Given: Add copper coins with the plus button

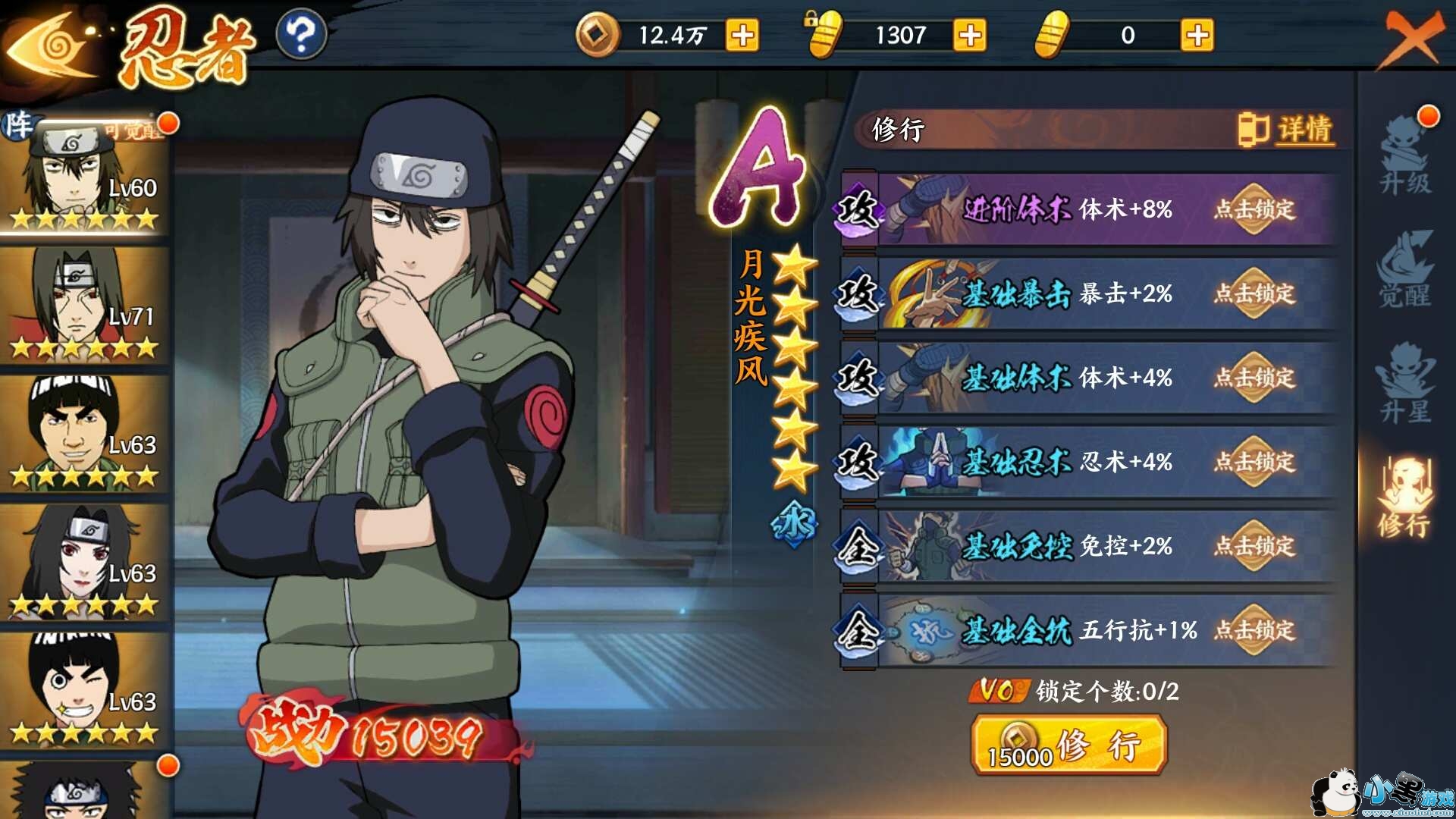Looking at the screenshot, I should 742,36.
